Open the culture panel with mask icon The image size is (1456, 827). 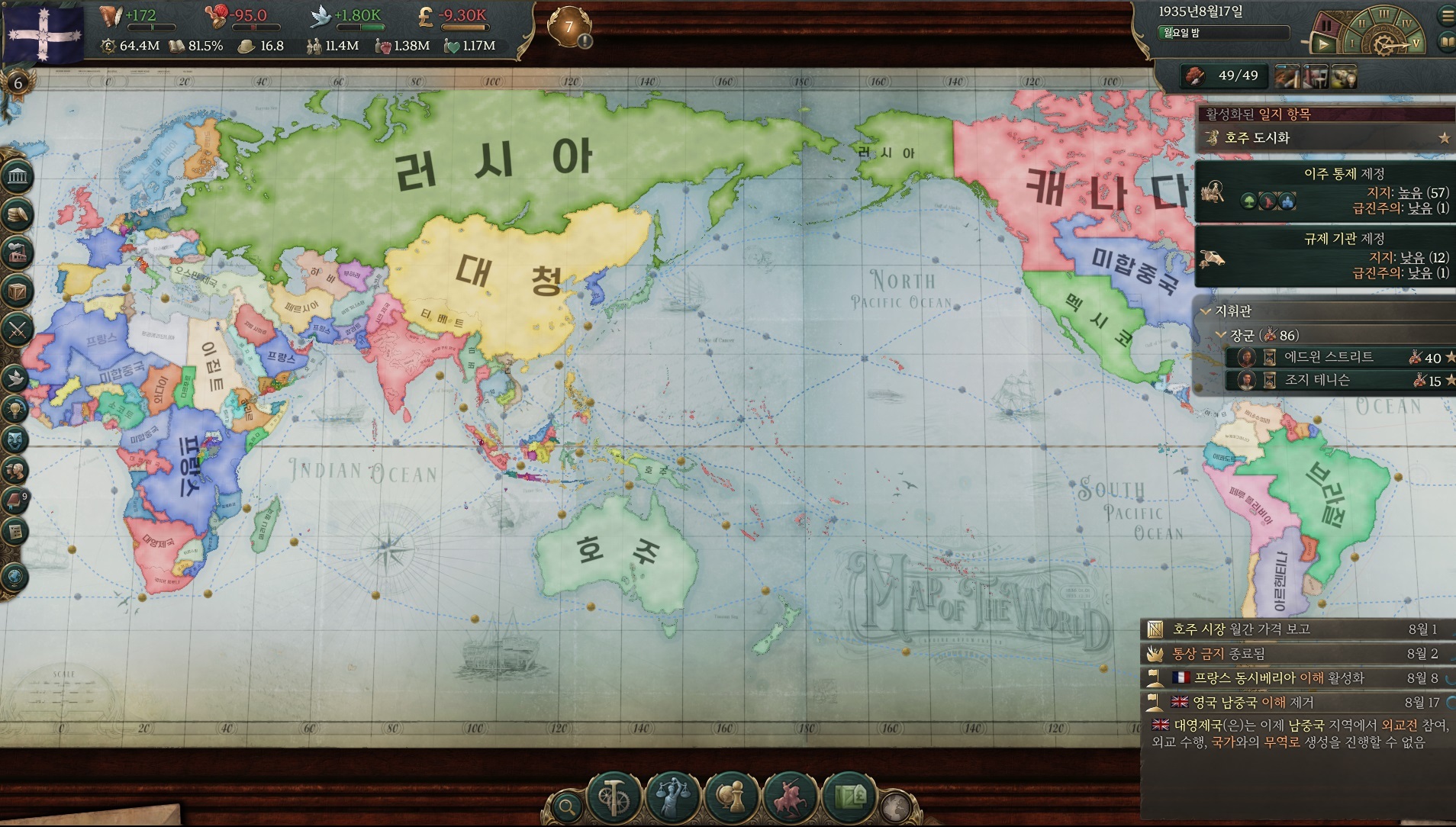pos(15,439)
